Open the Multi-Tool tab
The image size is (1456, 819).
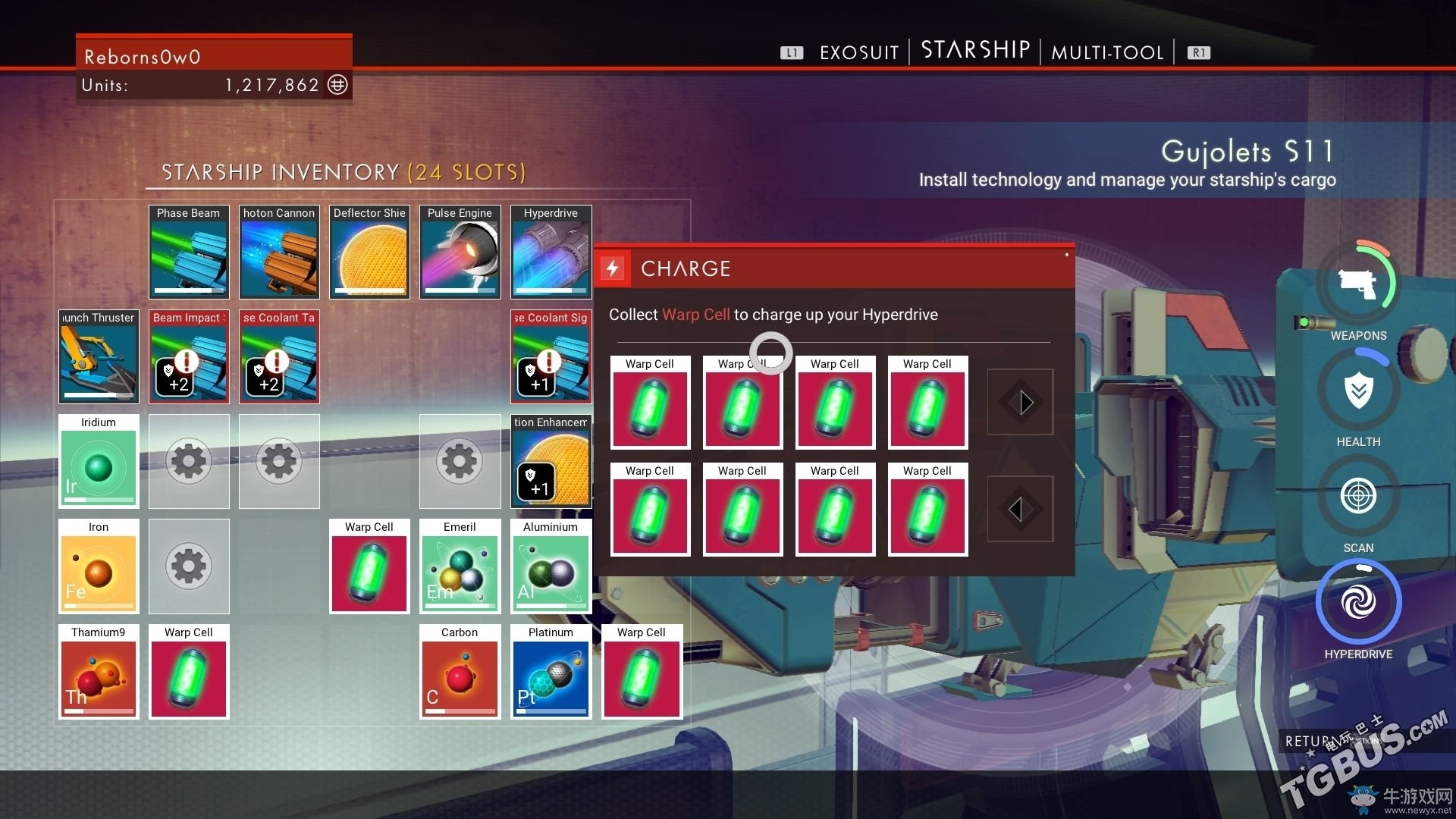(x=1107, y=52)
